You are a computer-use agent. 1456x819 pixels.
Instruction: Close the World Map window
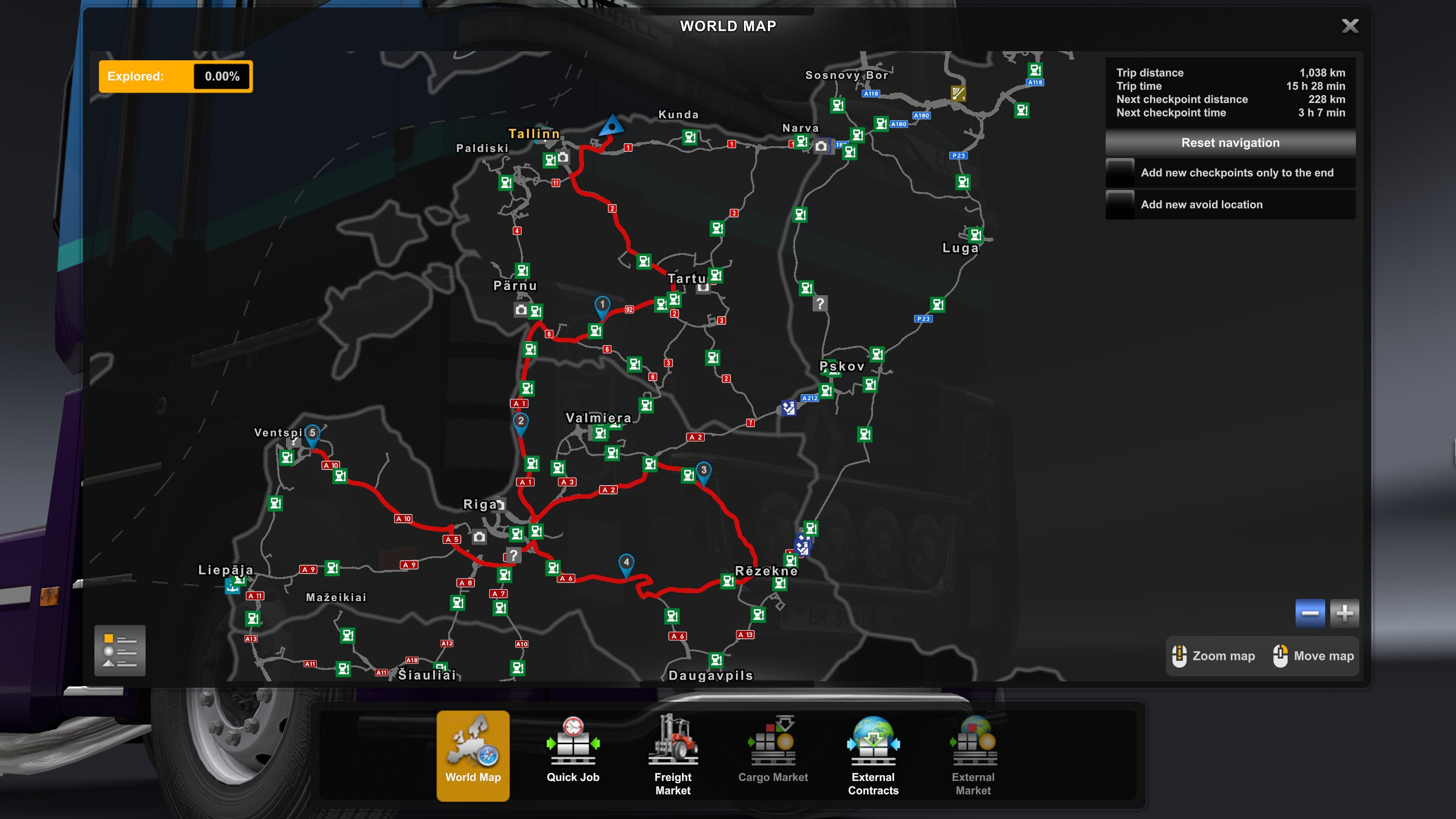pyautogui.click(x=1351, y=26)
